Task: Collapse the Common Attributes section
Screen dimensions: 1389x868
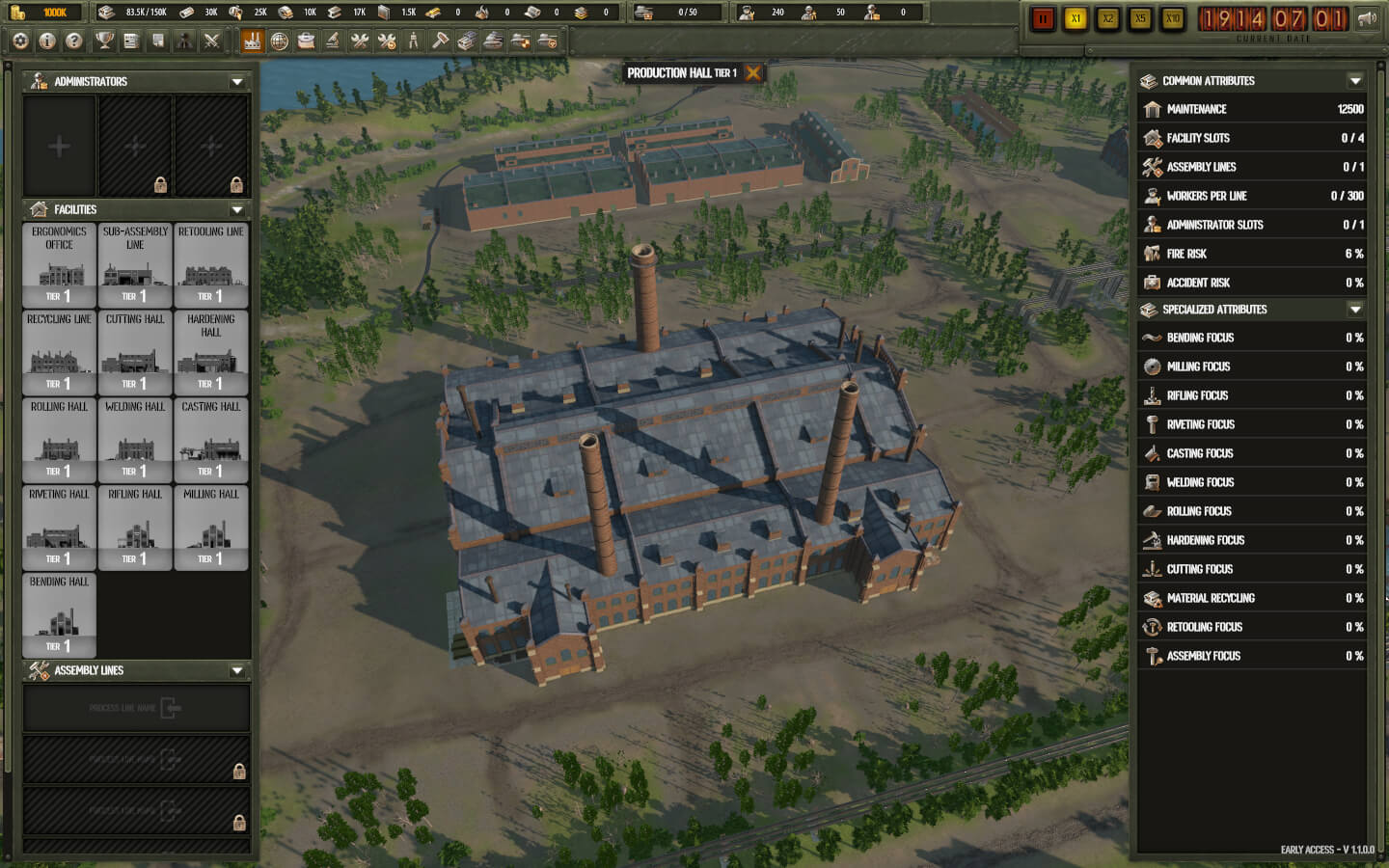Action: click(x=1354, y=81)
